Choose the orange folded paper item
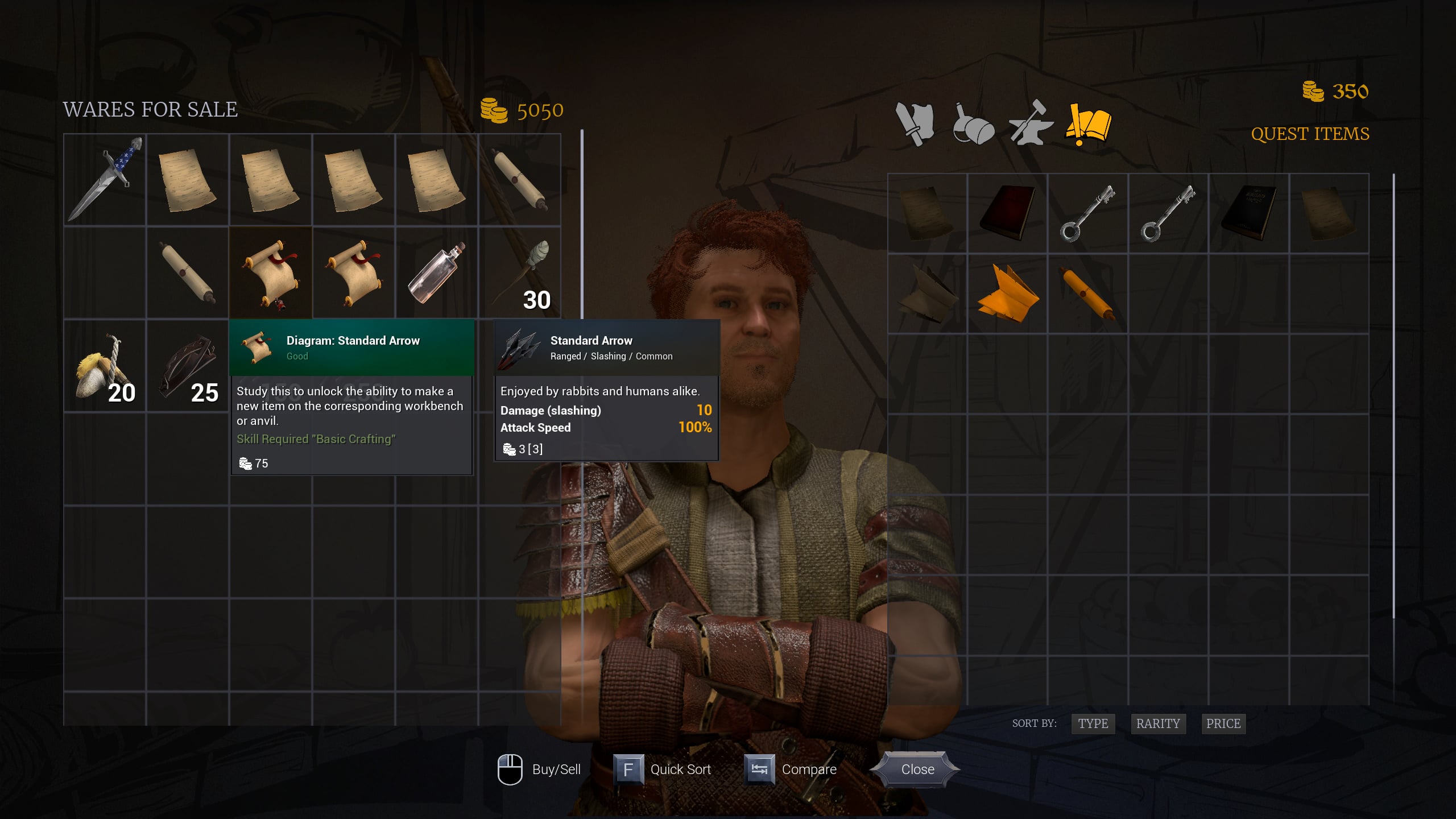Viewport: 1456px width, 819px height. point(1007,294)
